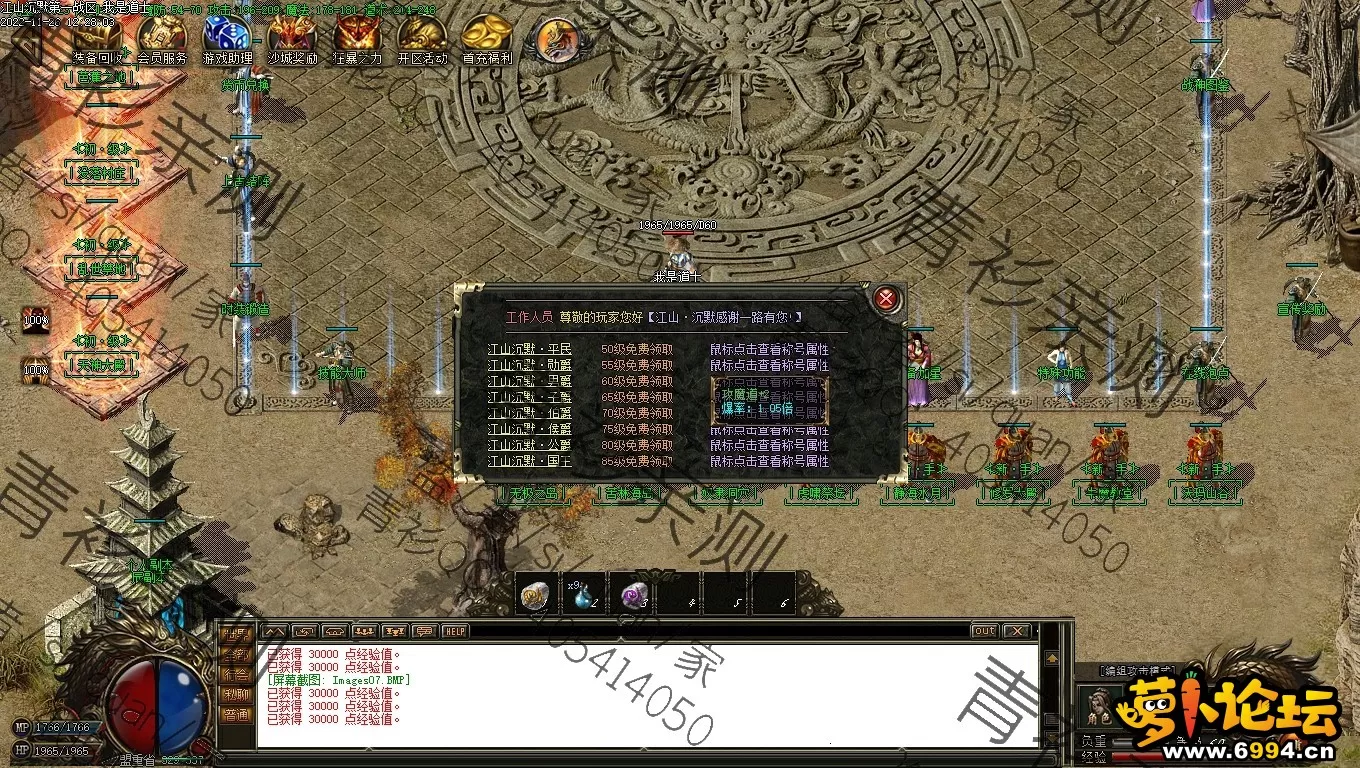Open 装备回收 equipment recycling
This screenshot has width=1360, height=768.
pyautogui.click(x=97, y=37)
